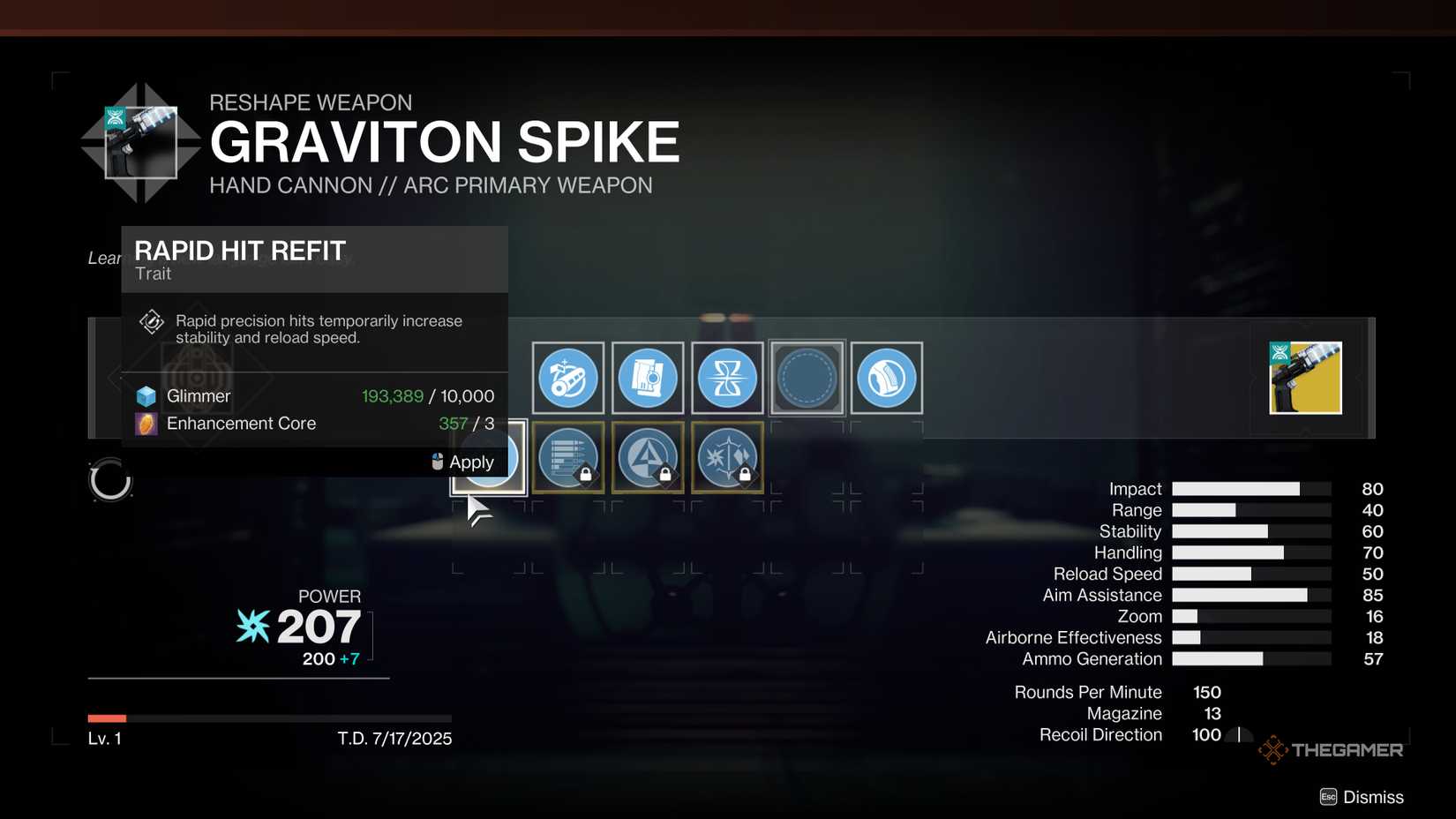Screen dimensions: 1456x819
Task: Select the barrel perk icon
Action: (567, 378)
